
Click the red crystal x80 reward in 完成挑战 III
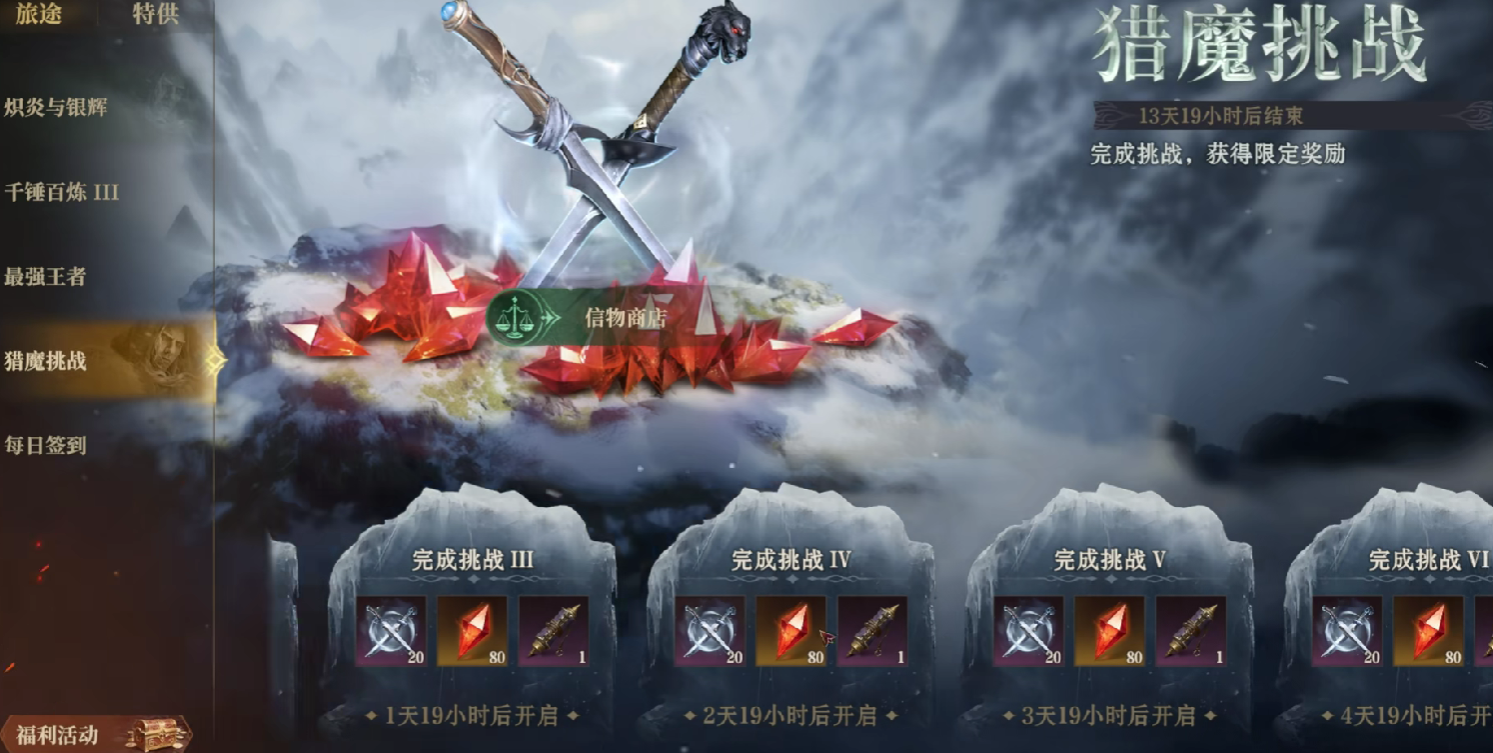[x=474, y=630]
